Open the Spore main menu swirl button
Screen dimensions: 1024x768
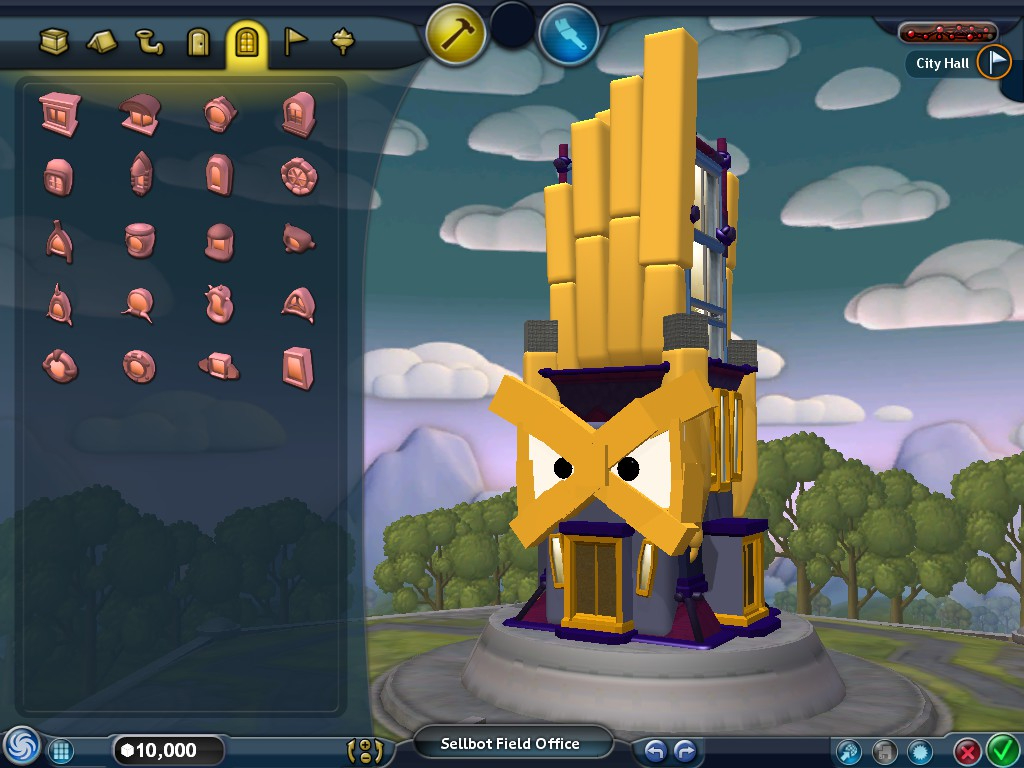click(19, 748)
